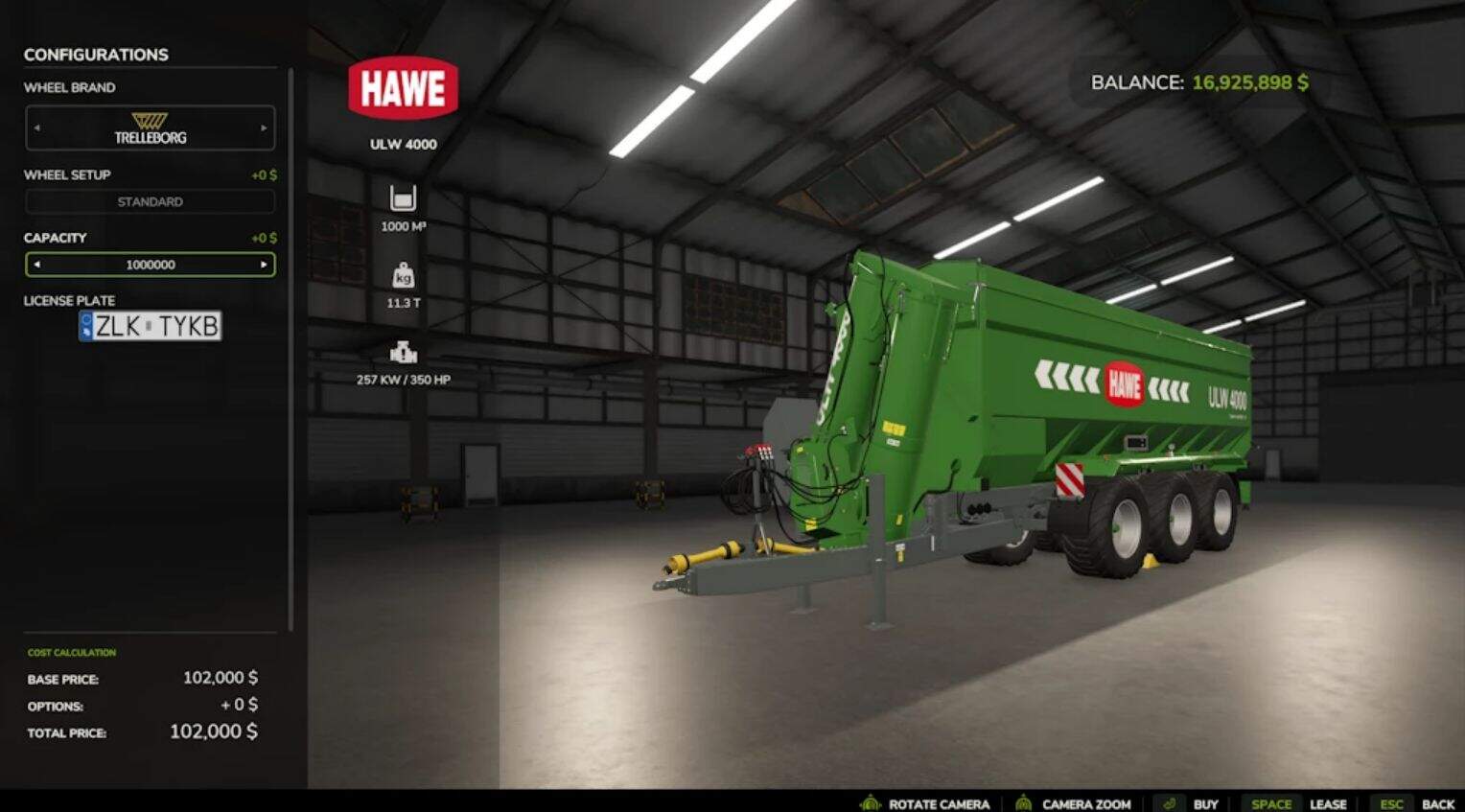Lease the trailer from the bottom bar
The image size is (1465, 812).
pyautogui.click(x=1327, y=804)
